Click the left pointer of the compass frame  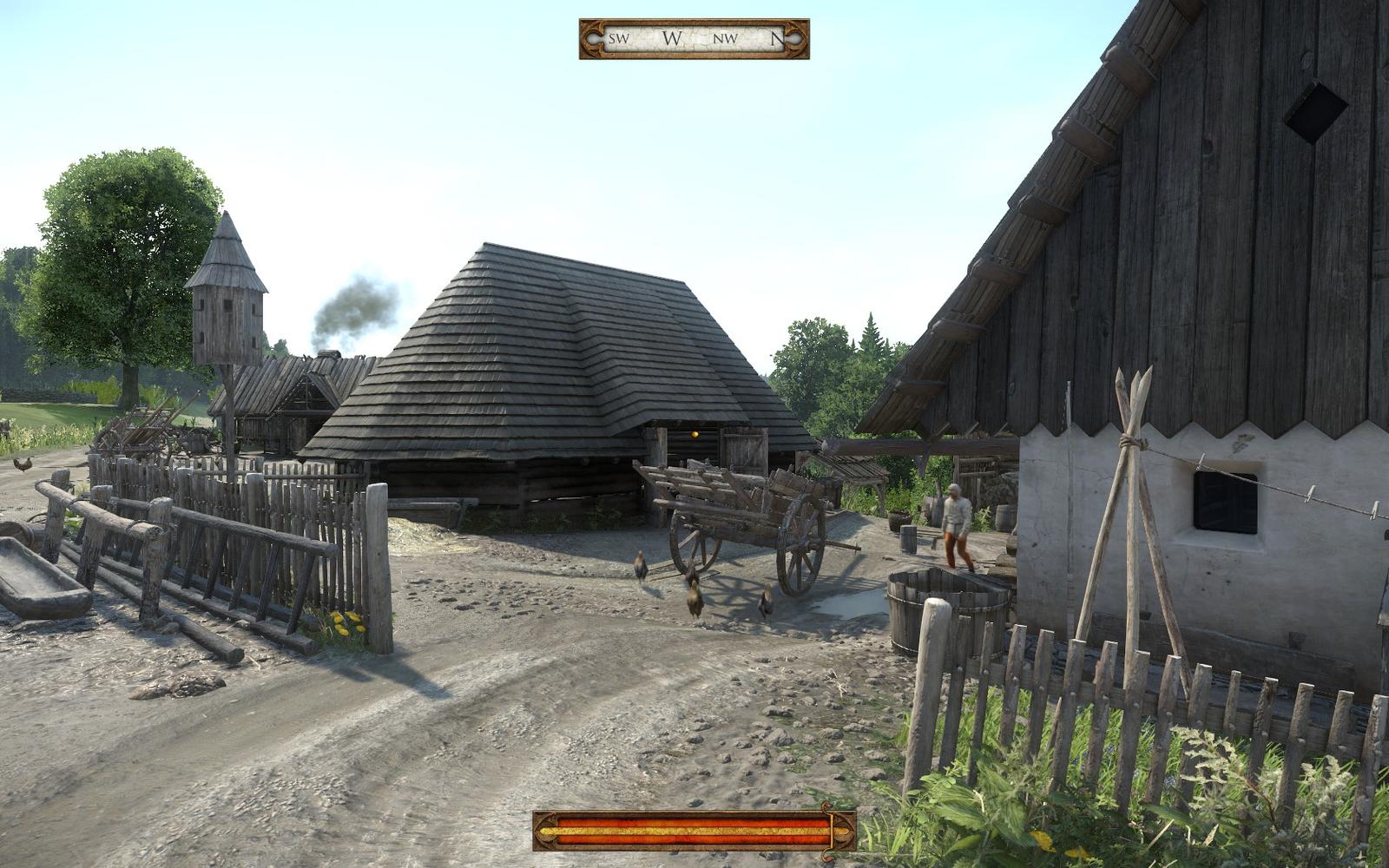tap(593, 36)
